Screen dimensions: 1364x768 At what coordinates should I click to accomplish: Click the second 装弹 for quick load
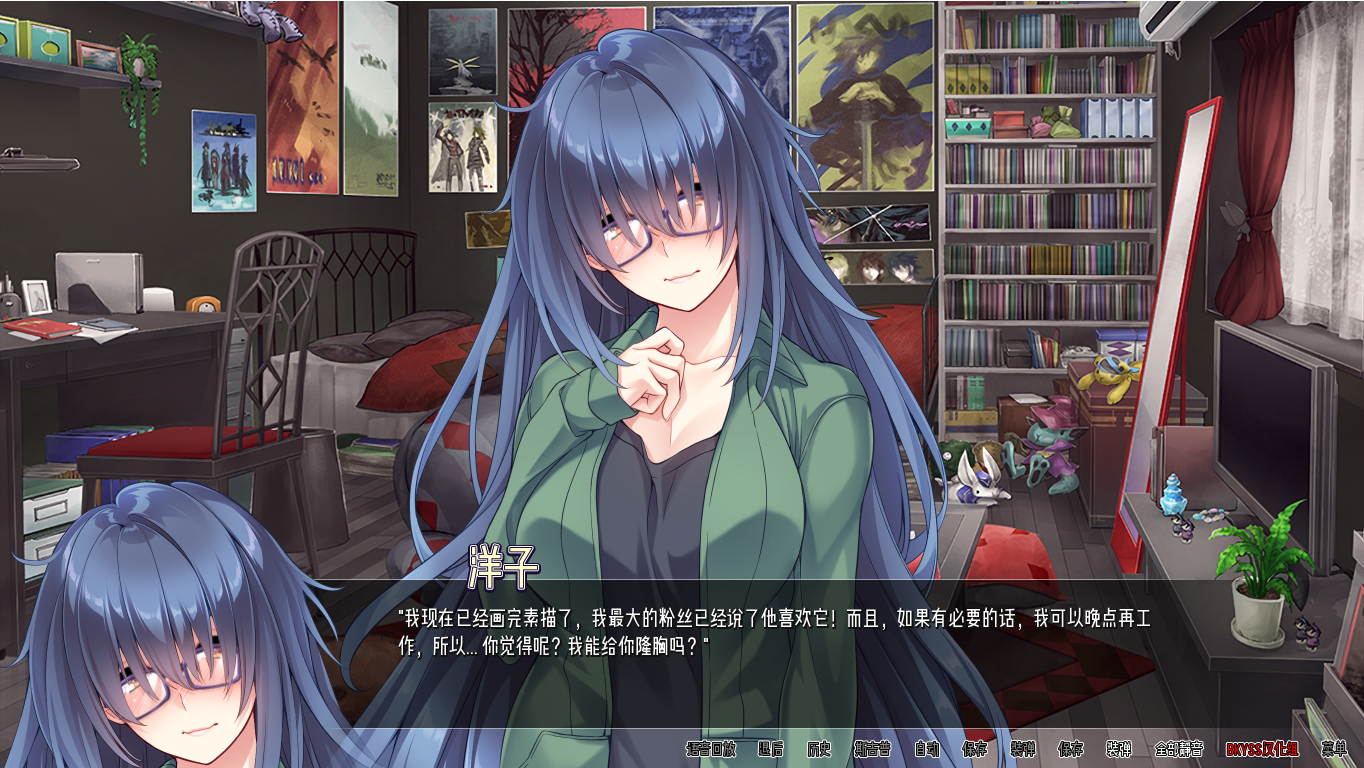[x=1119, y=752]
